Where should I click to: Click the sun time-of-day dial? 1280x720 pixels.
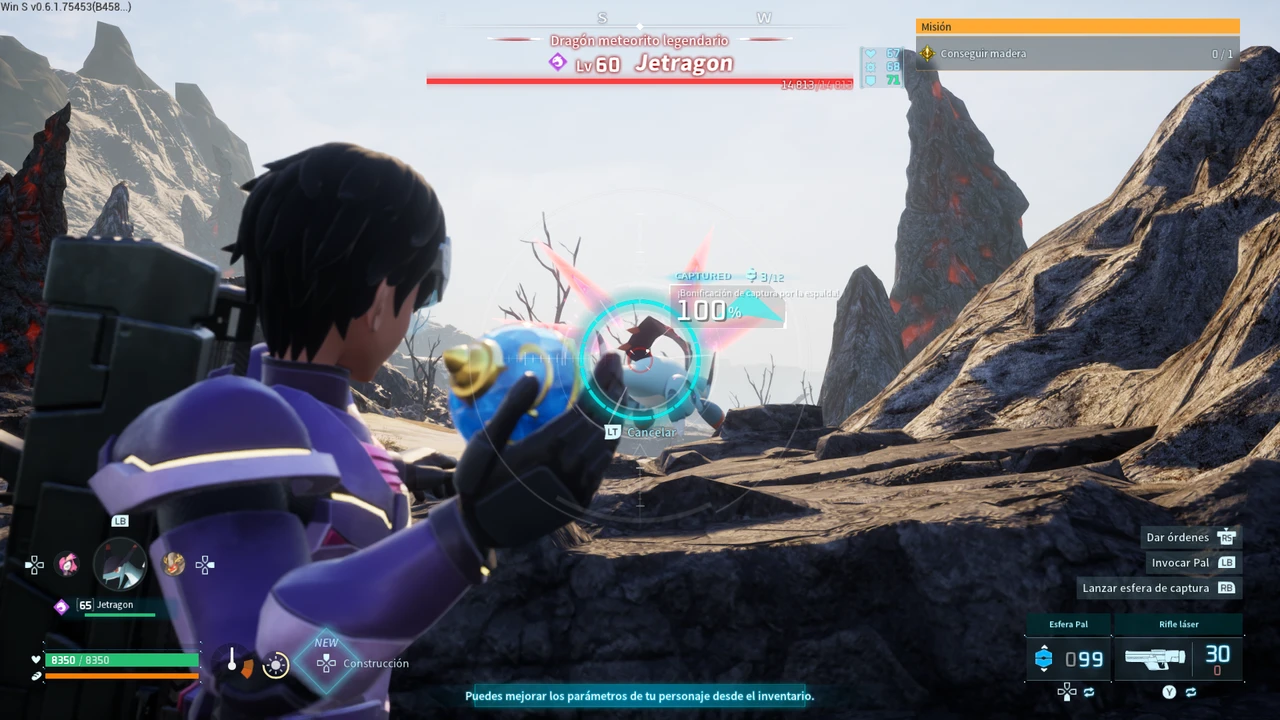click(275, 665)
